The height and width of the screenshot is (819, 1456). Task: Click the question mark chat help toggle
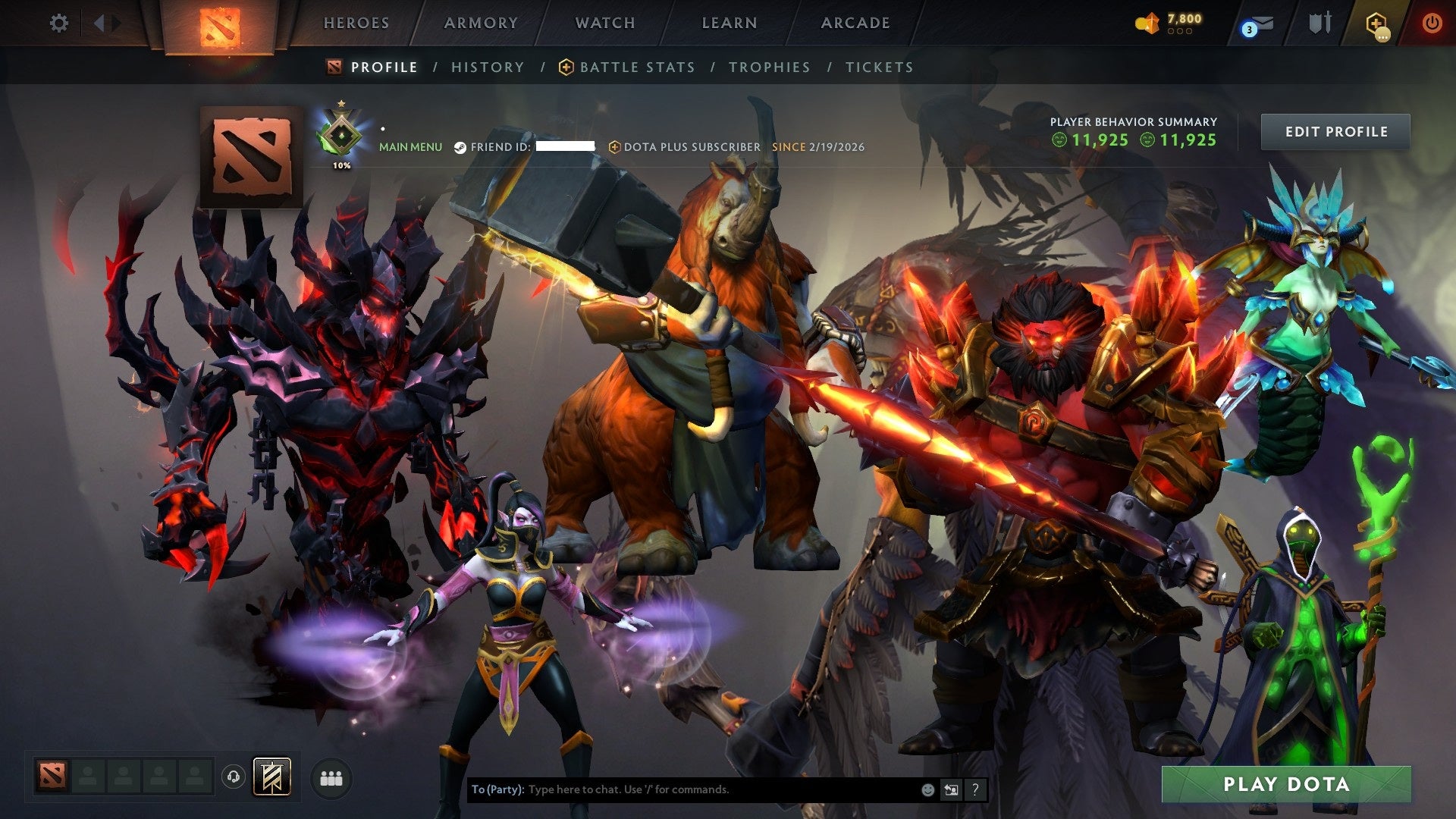click(974, 789)
